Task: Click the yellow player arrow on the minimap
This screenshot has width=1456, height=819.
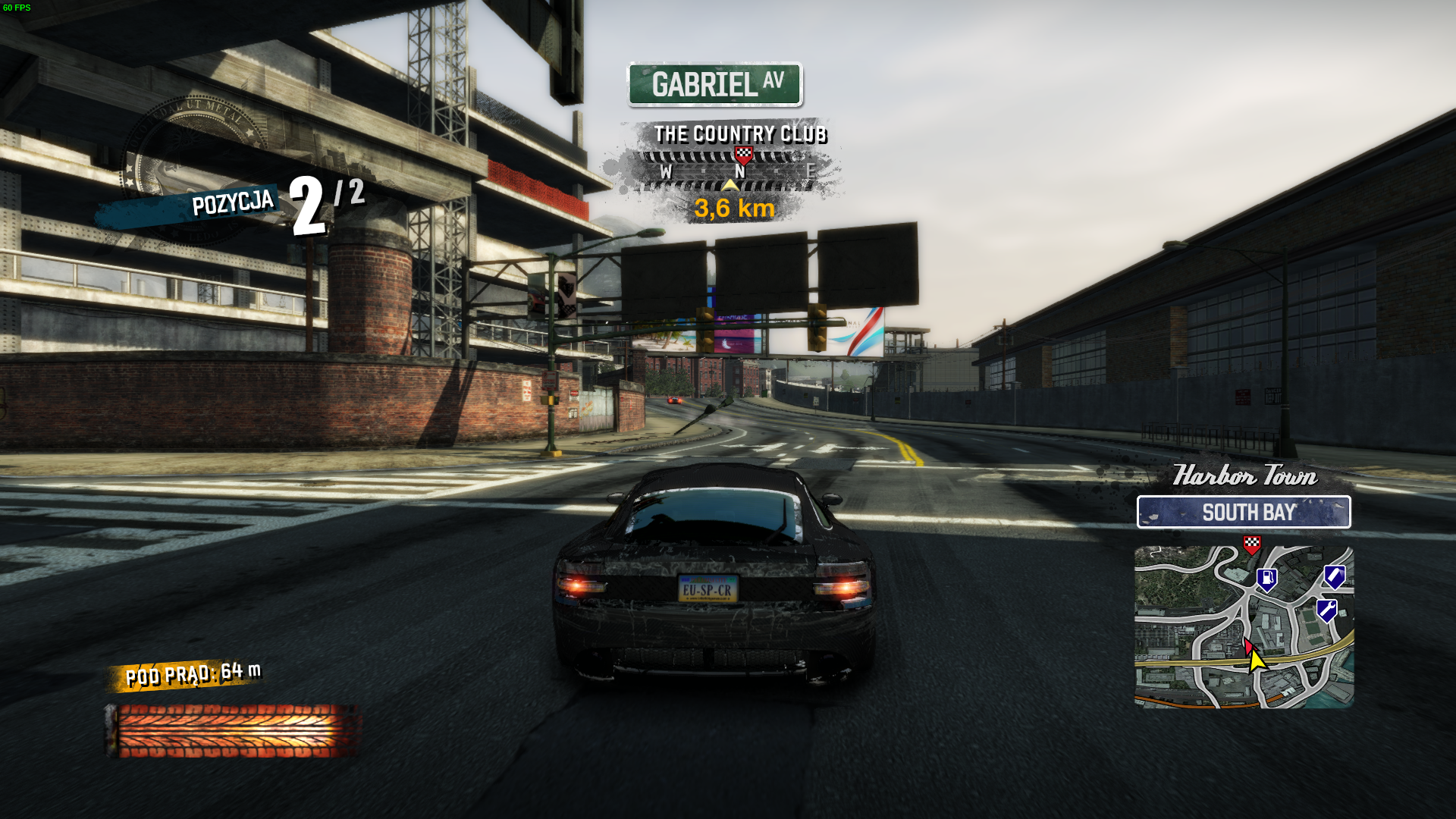Action: (1257, 660)
